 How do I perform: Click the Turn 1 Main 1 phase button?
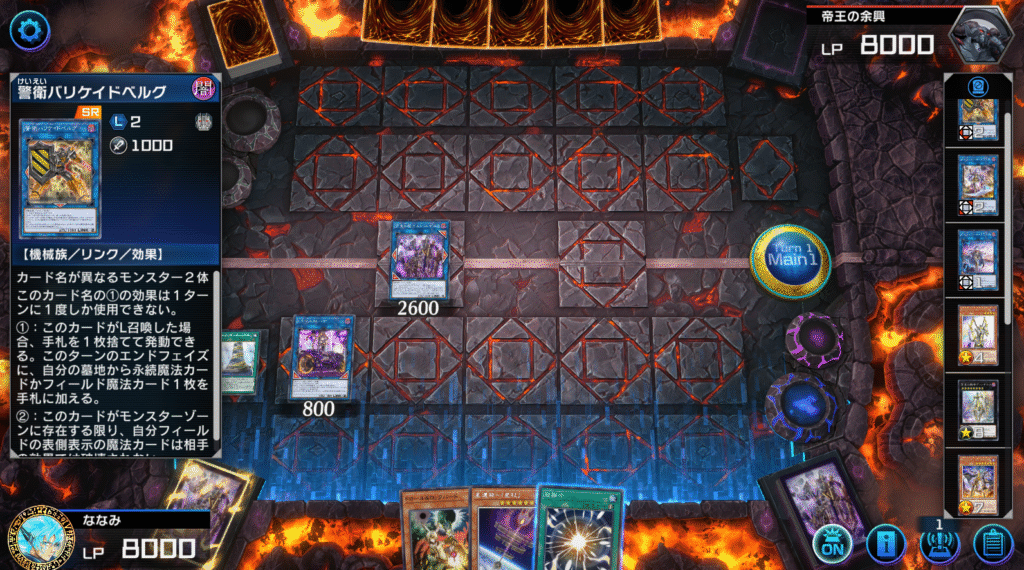(790, 261)
